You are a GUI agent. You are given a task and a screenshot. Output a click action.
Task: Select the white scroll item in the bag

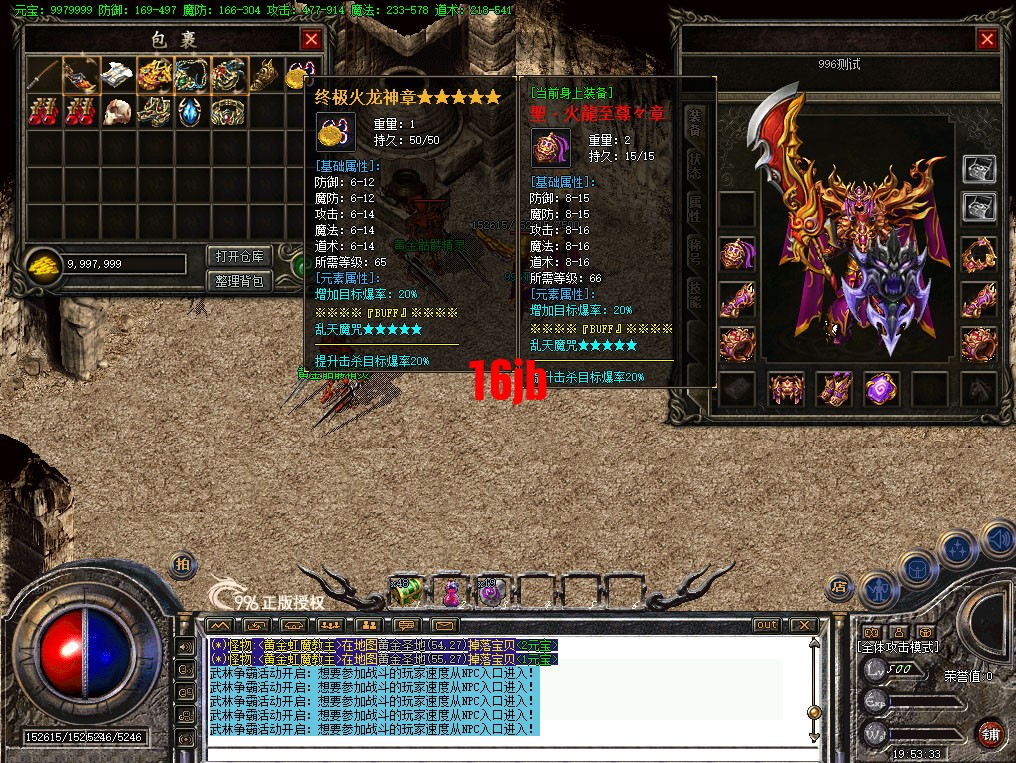[116, 74]
